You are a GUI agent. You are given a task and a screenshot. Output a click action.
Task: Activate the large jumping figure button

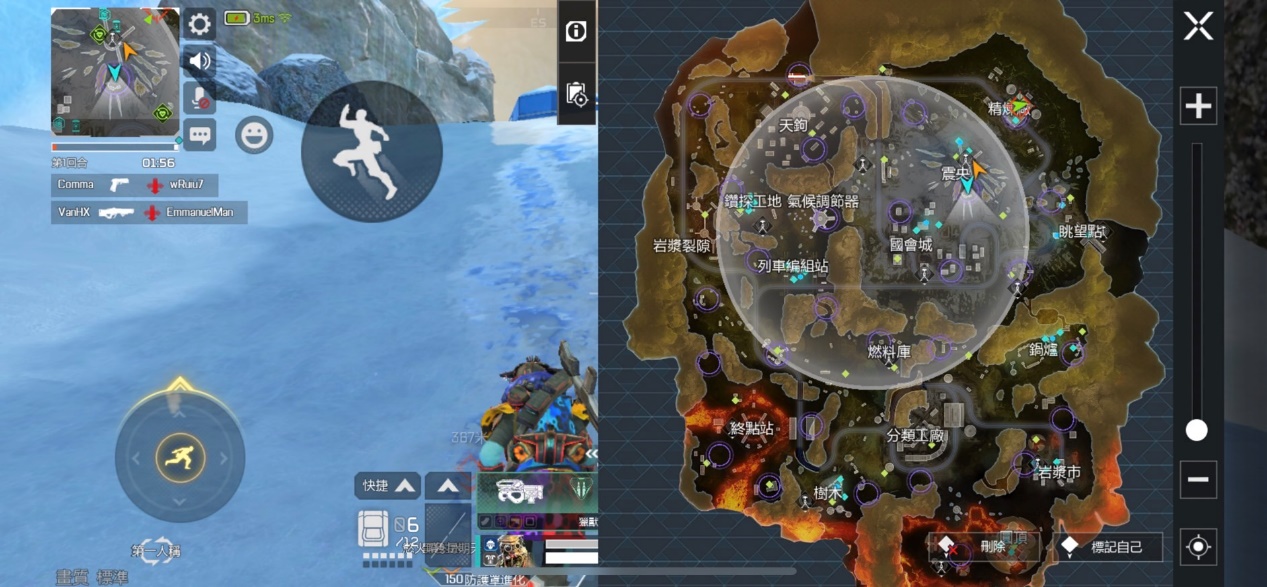coord(371,151)
